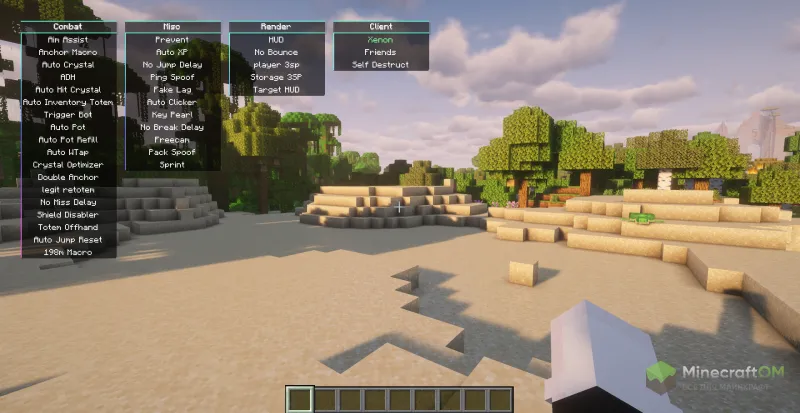Activate the Ping Spoof module
The width and height of the screenshot is (800, 413).
click(x=172, y=77)
